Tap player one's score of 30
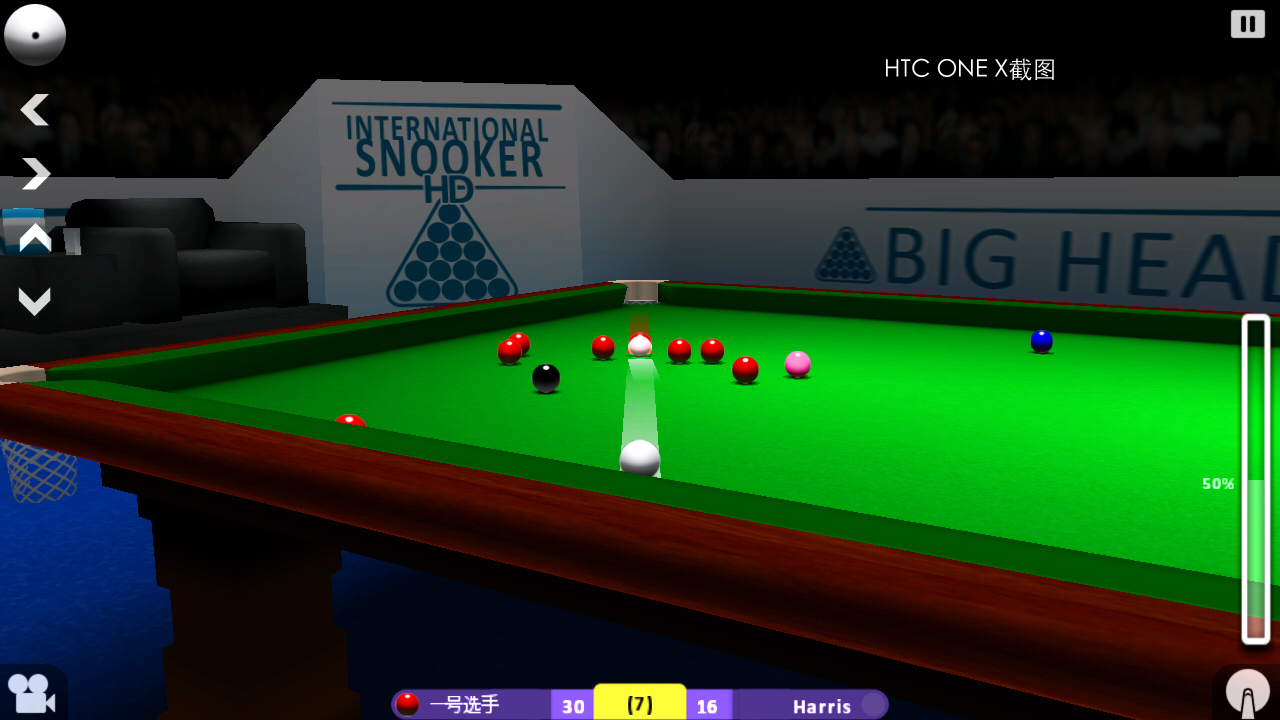The image size is (1280, 720). coord(573,706)
